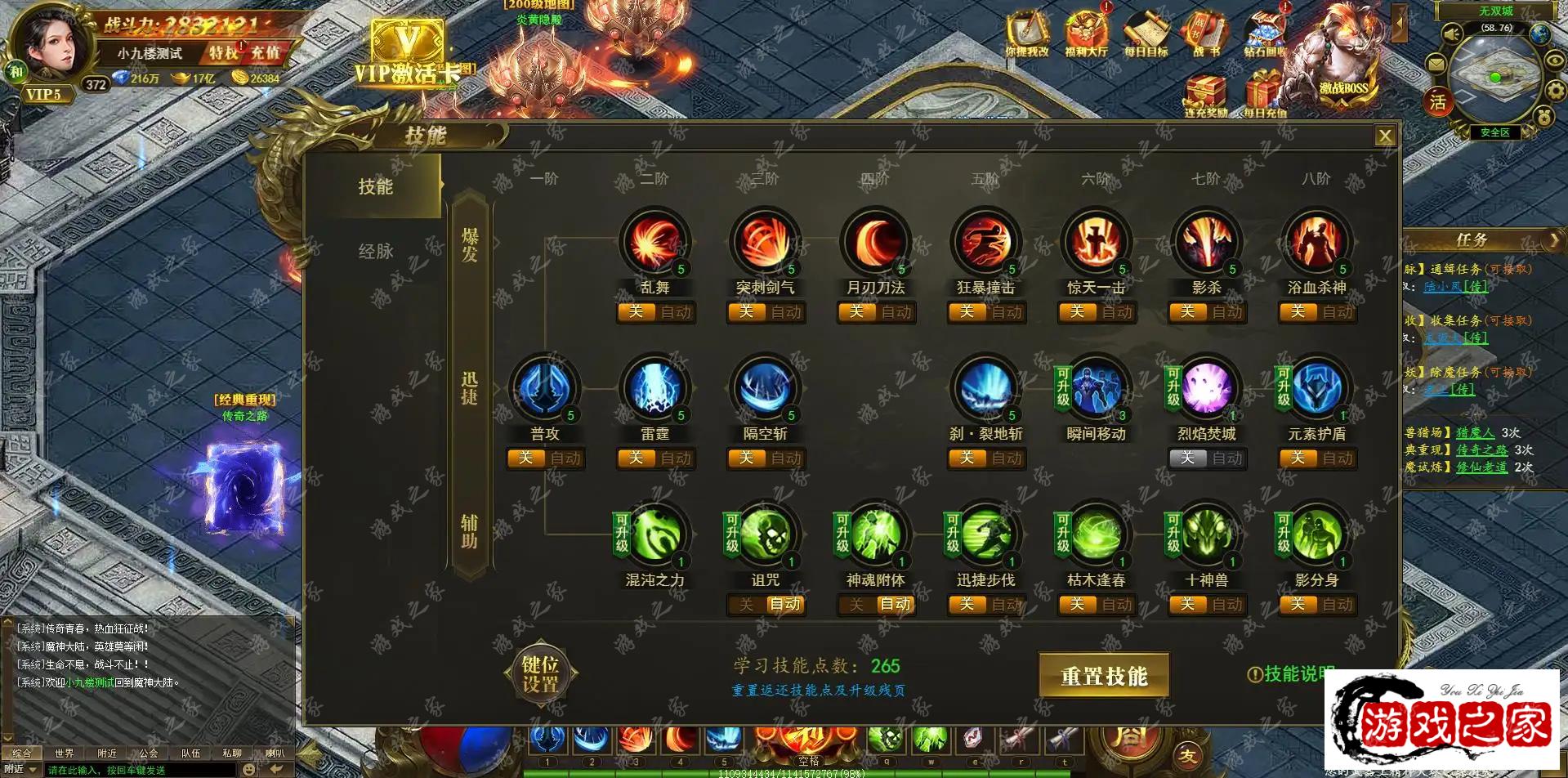Select the 乱舞 skill icon

click(x=654, y=243)
